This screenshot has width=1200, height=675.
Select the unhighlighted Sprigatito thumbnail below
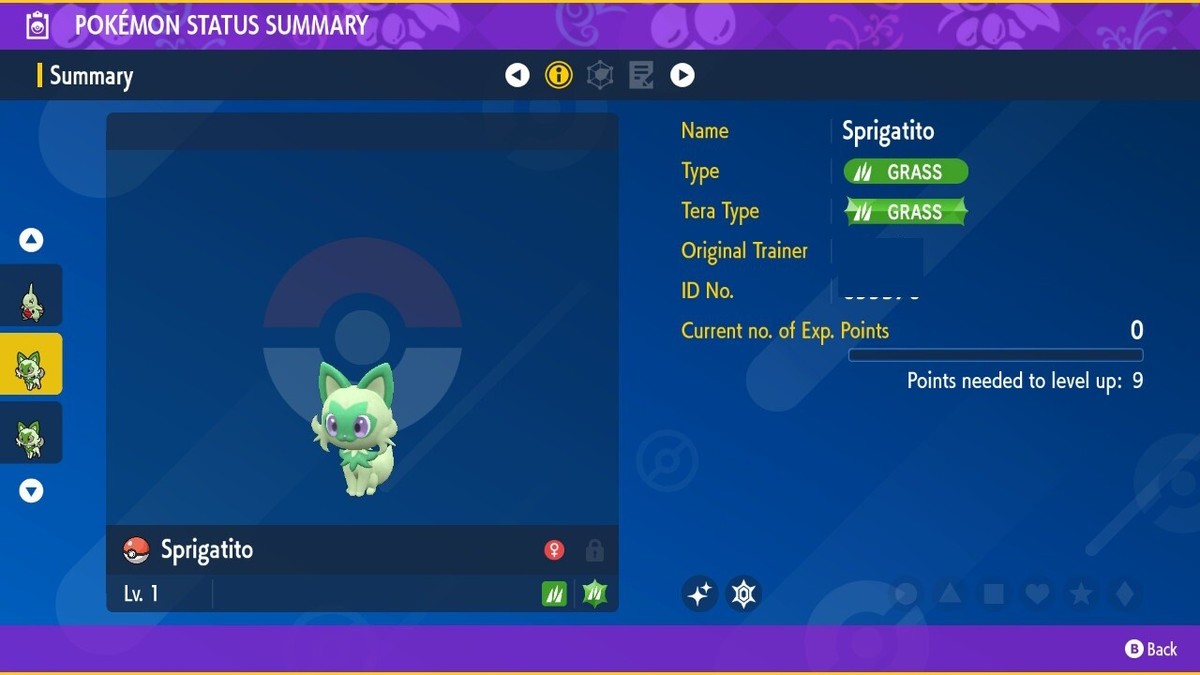click(x=30, y=433)
